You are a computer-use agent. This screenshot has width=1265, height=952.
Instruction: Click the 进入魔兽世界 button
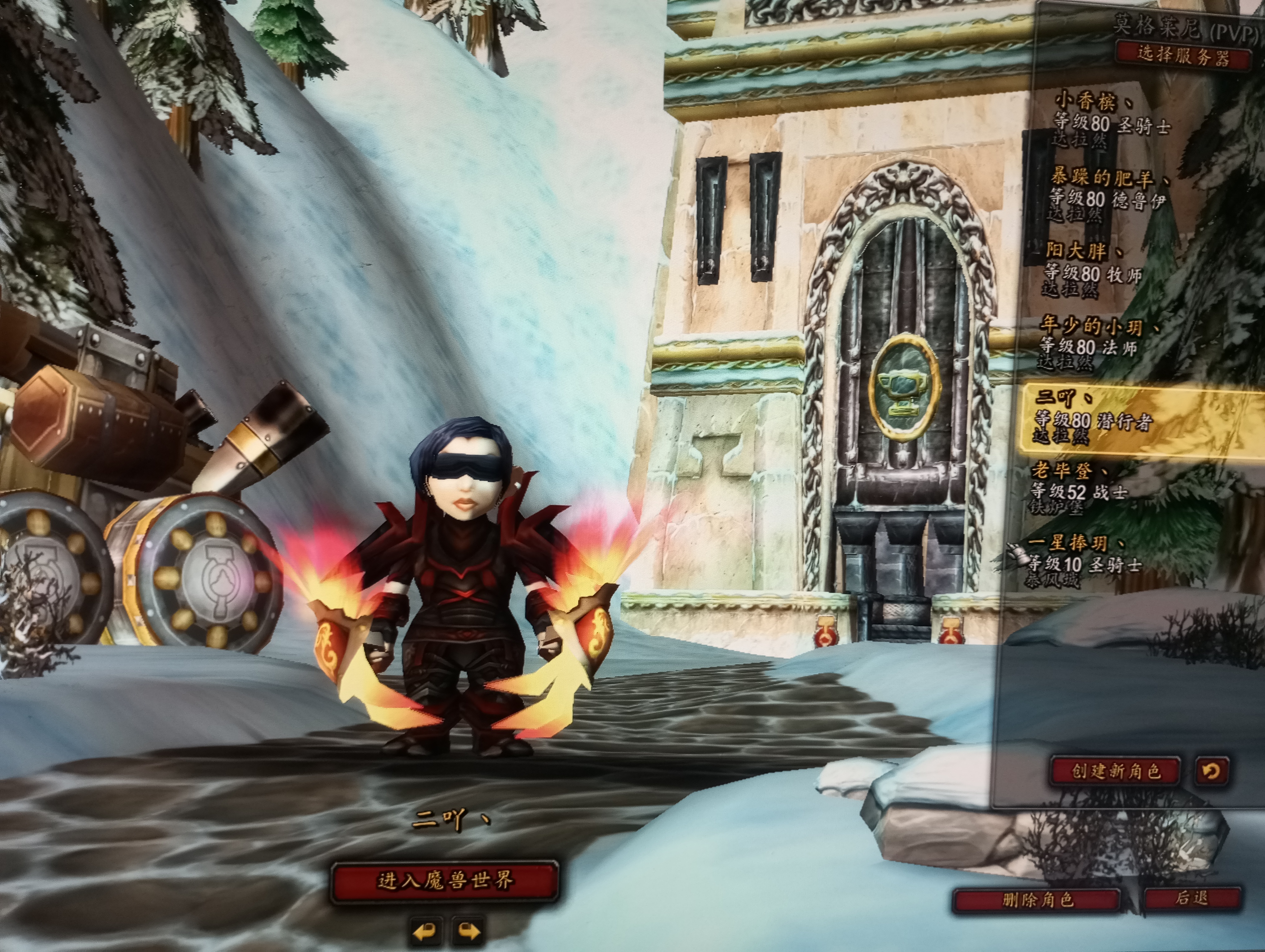coord(445,881)
